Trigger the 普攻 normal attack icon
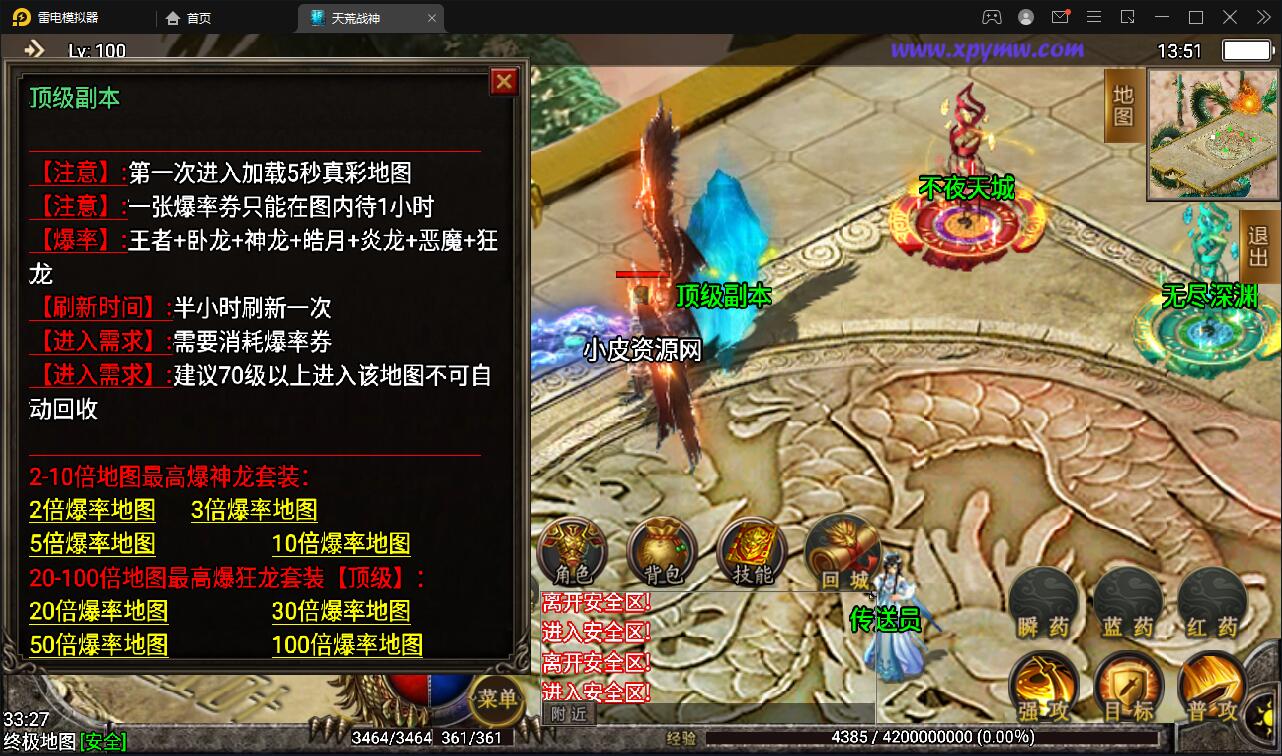 (x=1211, y=686)
